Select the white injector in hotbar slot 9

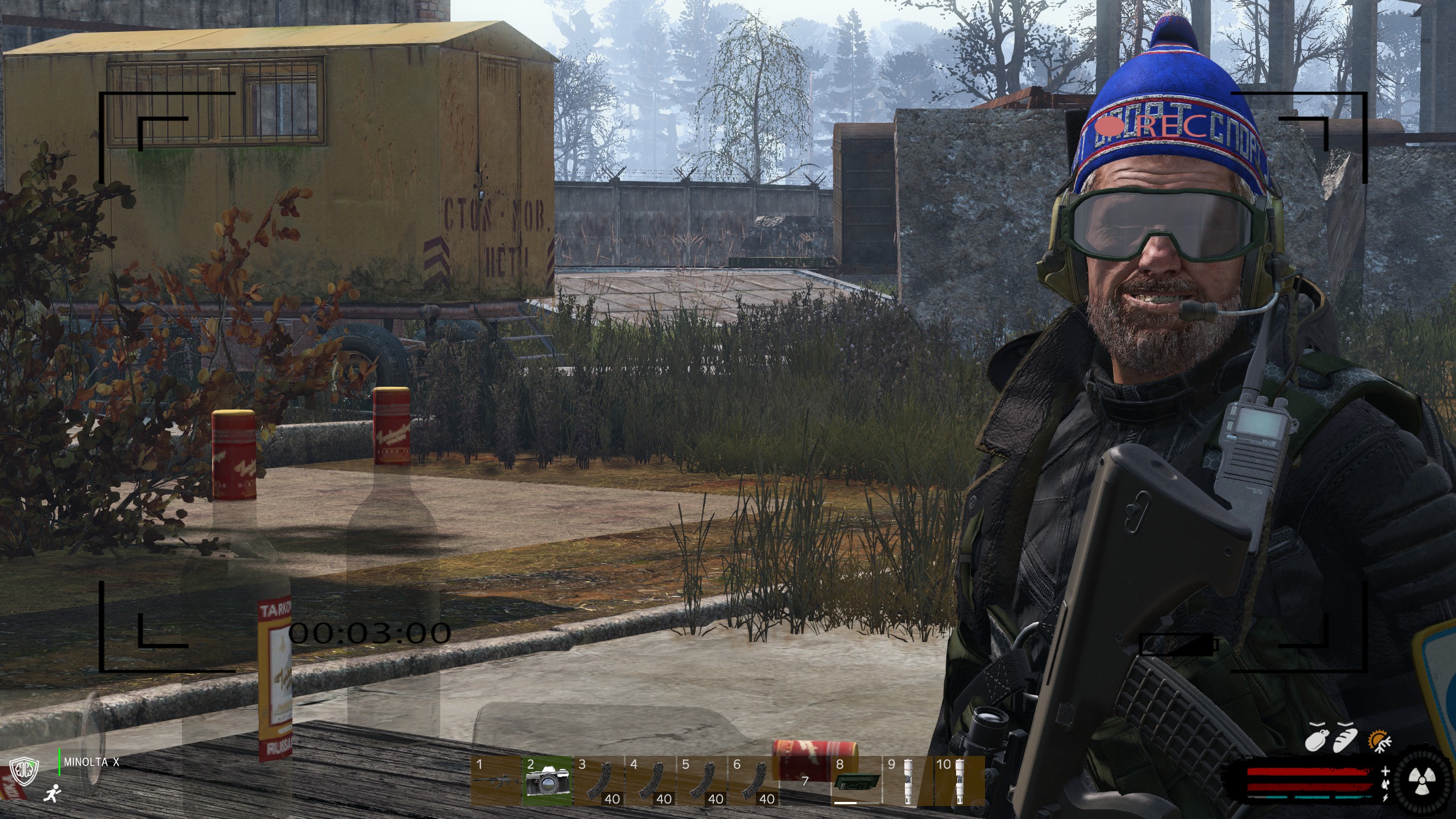pyautogui.click(x=908, y=781)
